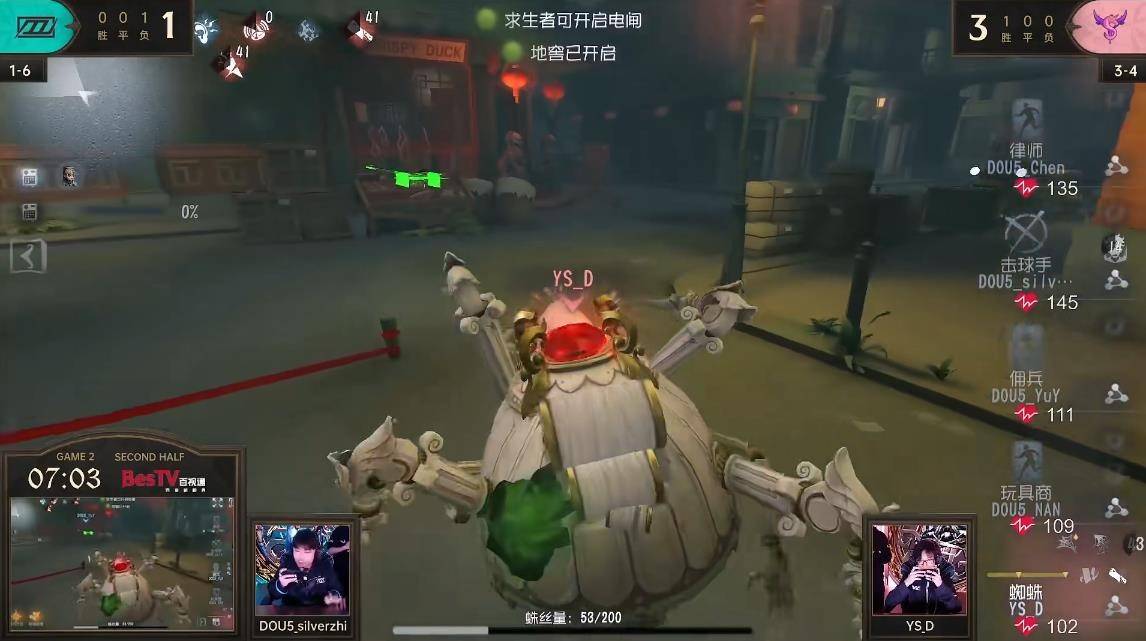Select the glowing cipher machine icon
The height and width of the screenshot is (641, 1146).
(29, 177)
